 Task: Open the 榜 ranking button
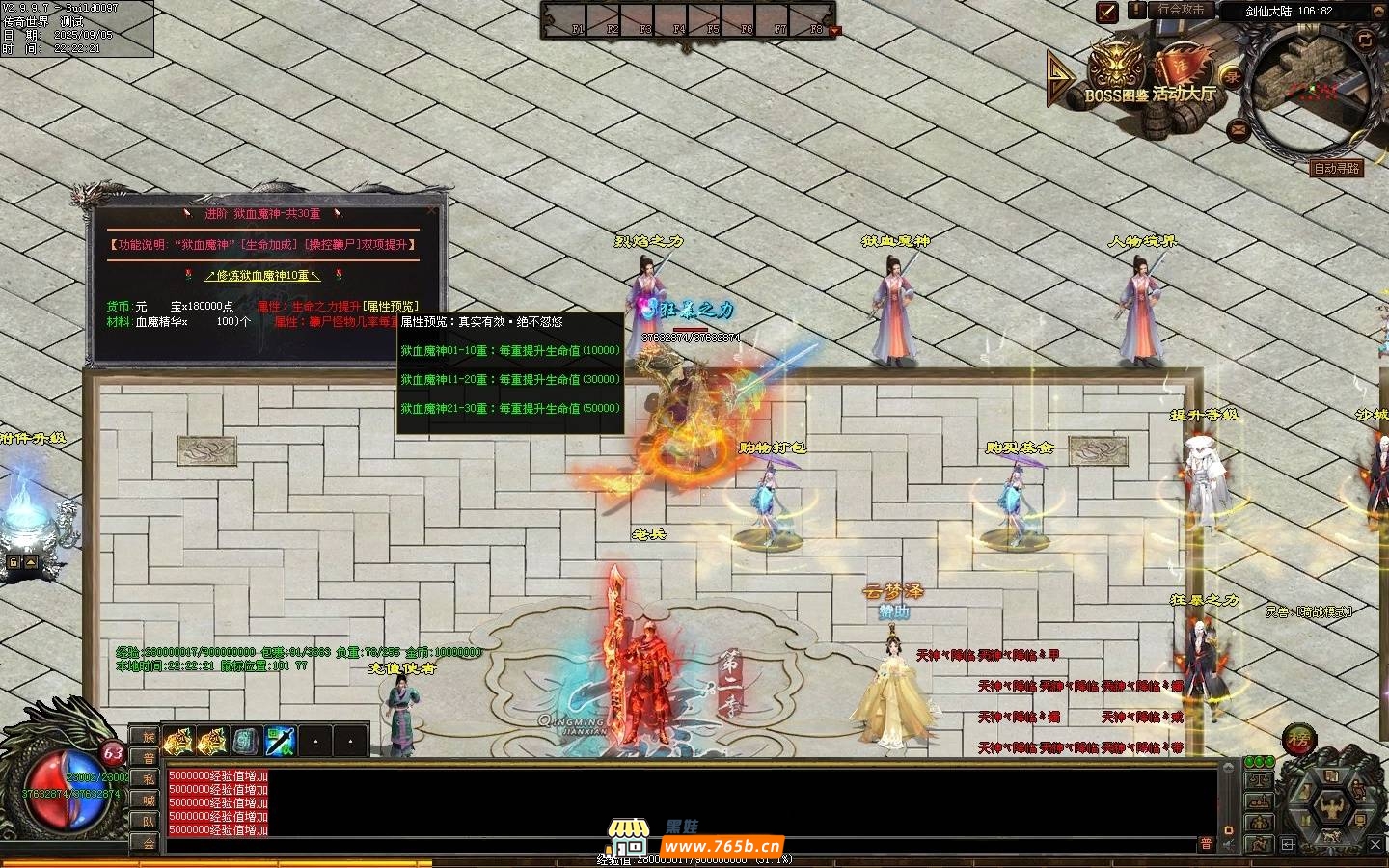click(x=1299, y=741)
